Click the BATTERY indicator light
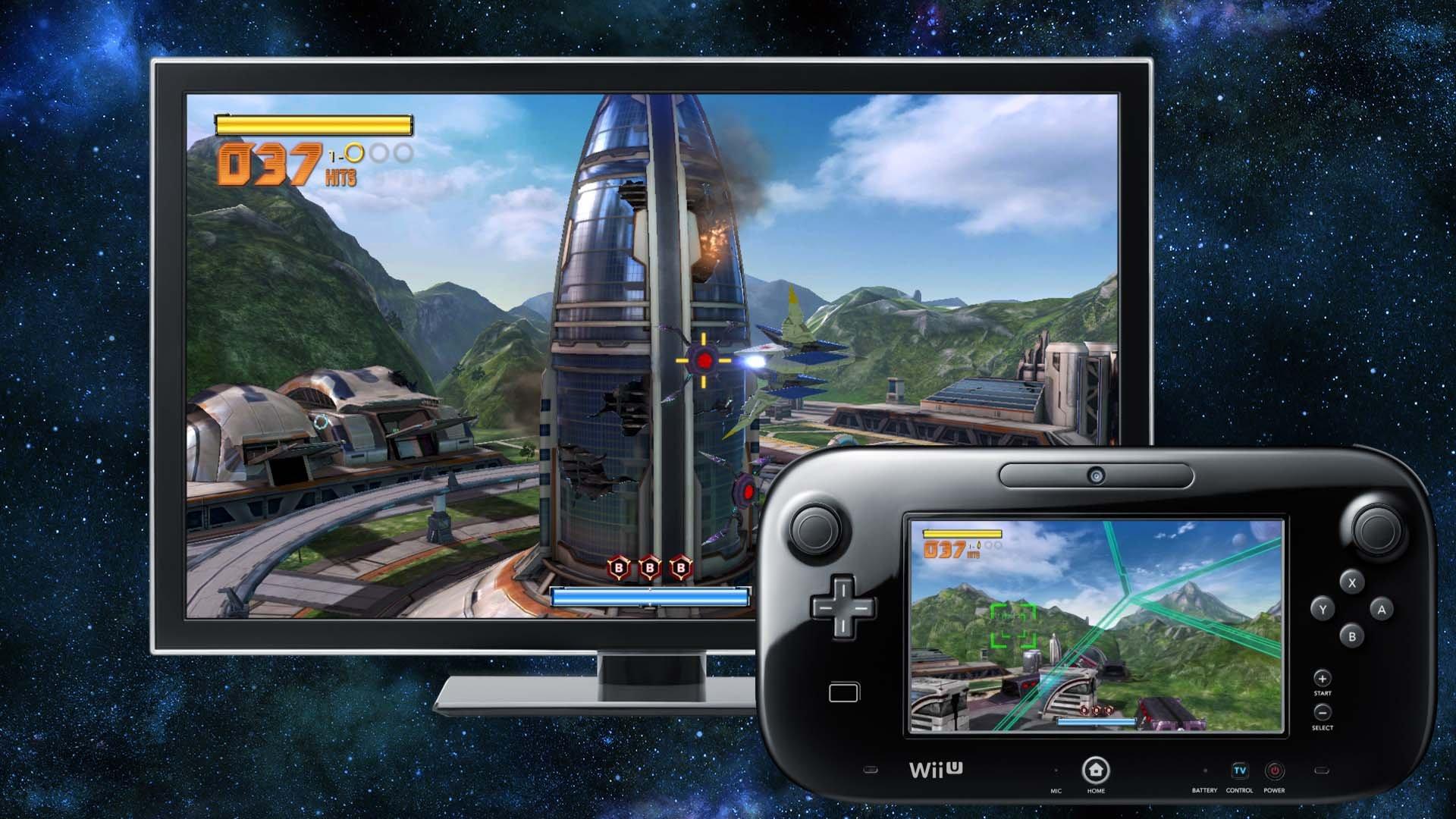The width and height of the screenshot is (1456, 819). (x=1205, y=770)
